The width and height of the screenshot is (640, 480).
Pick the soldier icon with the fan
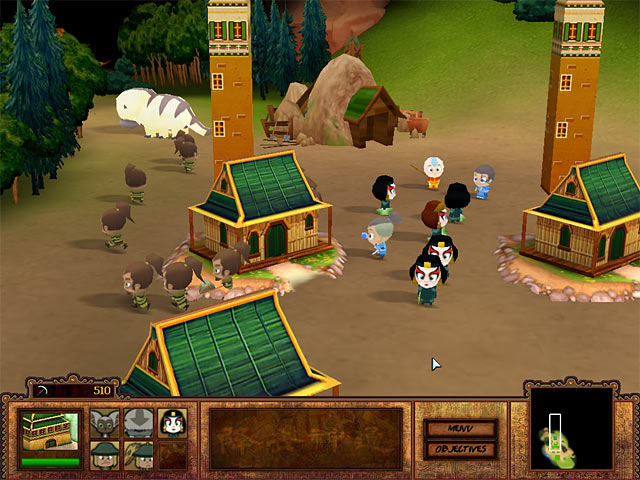click(x=139, y=456)
